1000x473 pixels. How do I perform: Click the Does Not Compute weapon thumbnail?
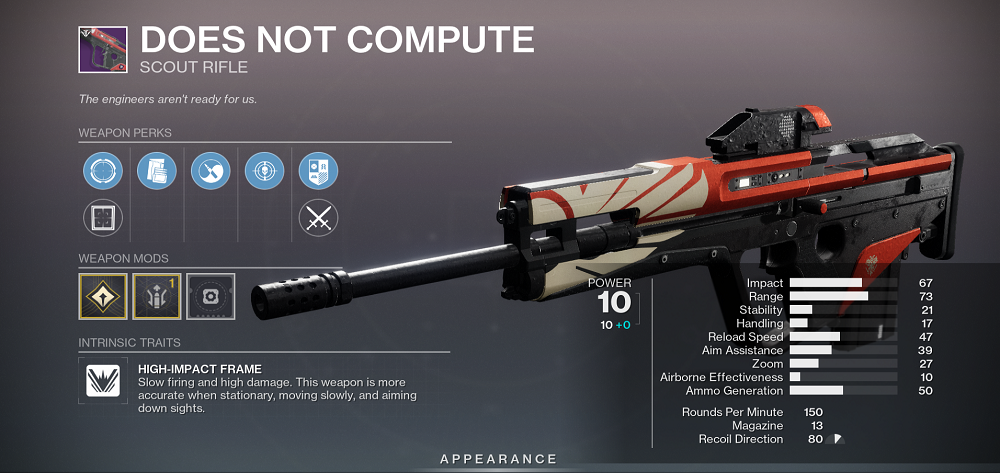[100, 48]
